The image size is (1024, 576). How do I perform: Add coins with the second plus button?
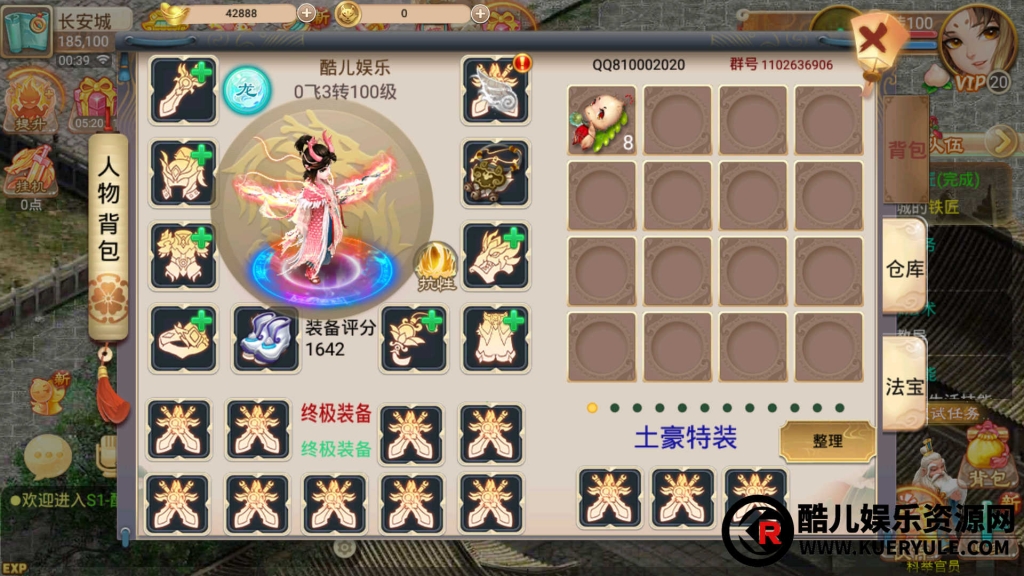click(480, 14)
